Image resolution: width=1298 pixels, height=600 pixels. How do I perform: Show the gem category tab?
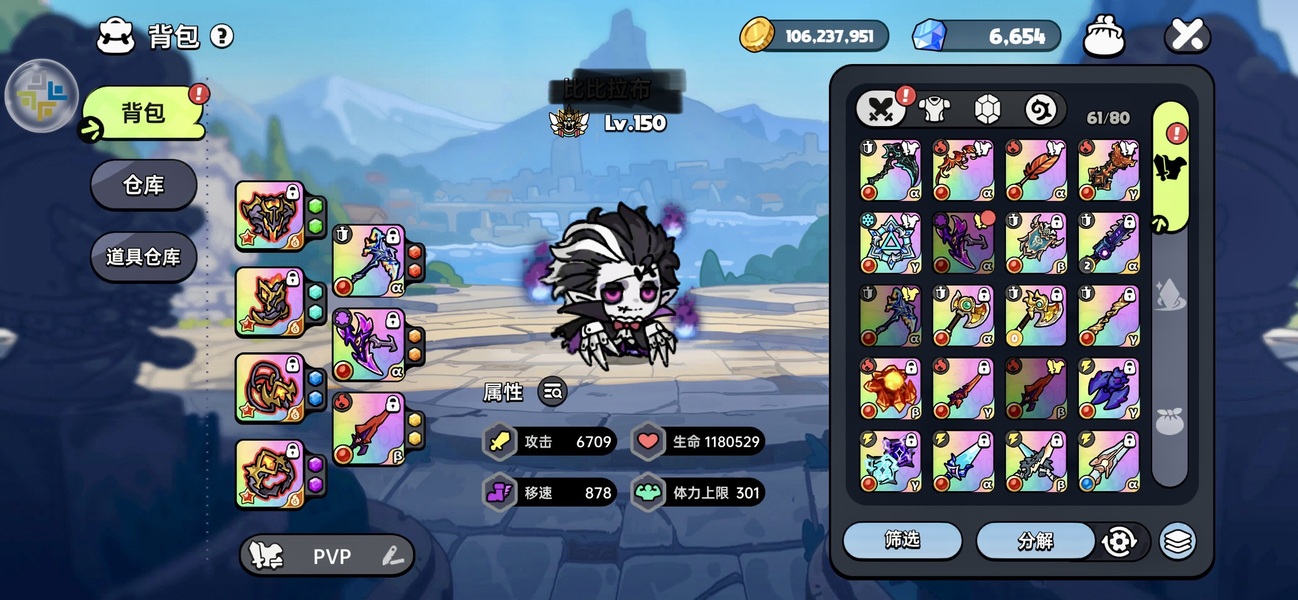(988, 109)
